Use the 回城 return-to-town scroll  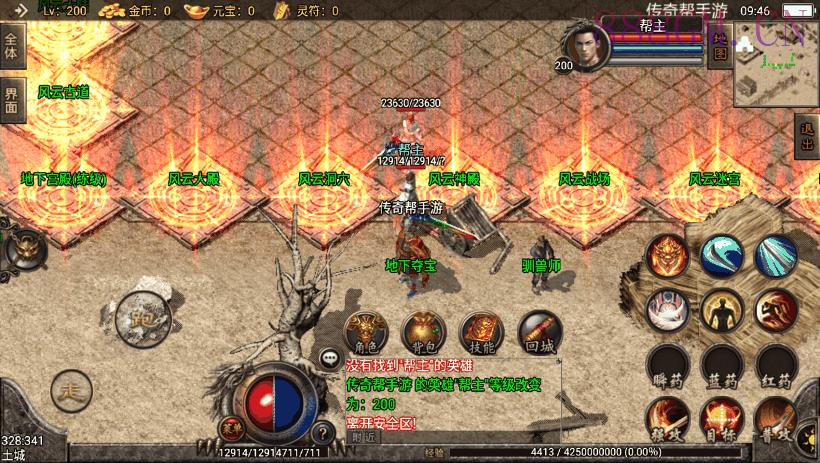pos(539,331)
